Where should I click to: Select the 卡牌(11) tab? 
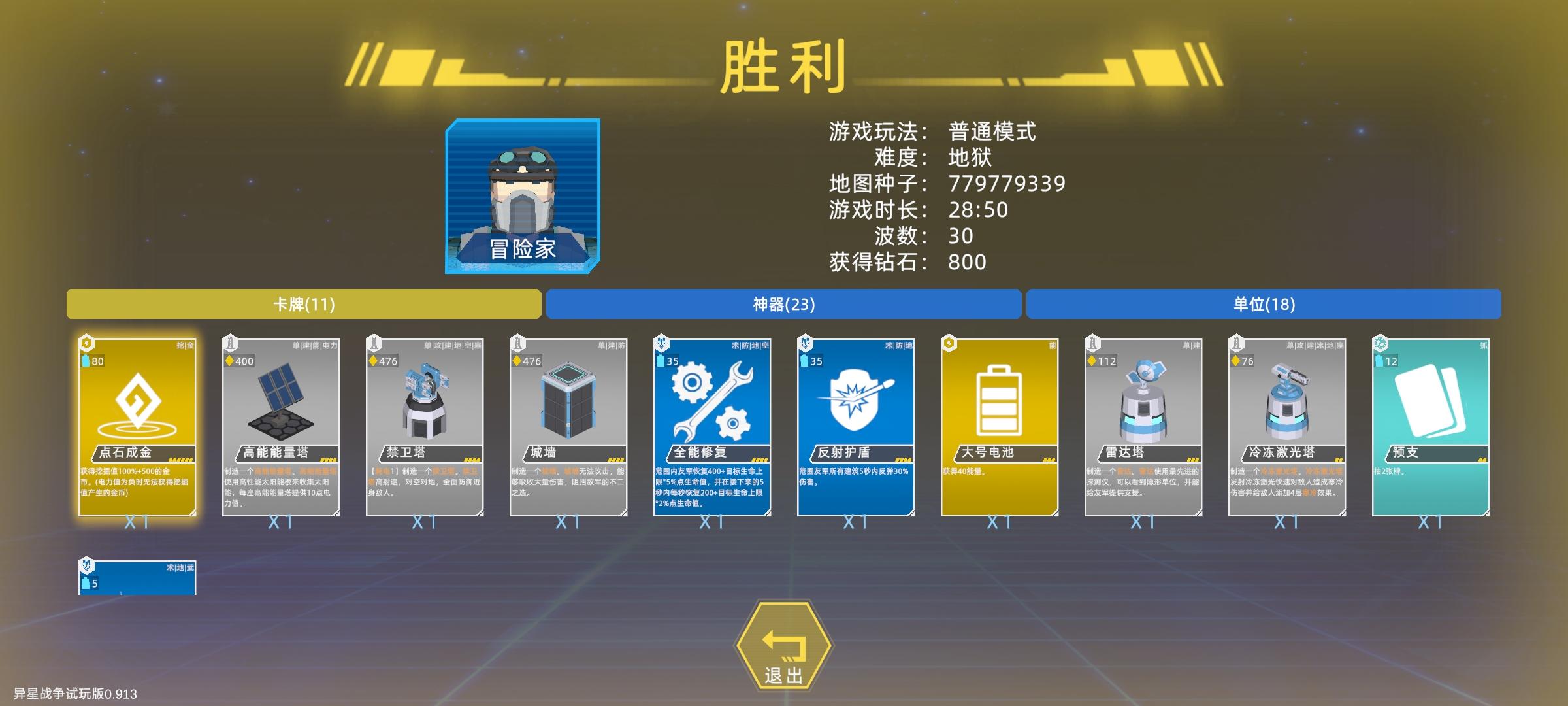pos(304,305)
